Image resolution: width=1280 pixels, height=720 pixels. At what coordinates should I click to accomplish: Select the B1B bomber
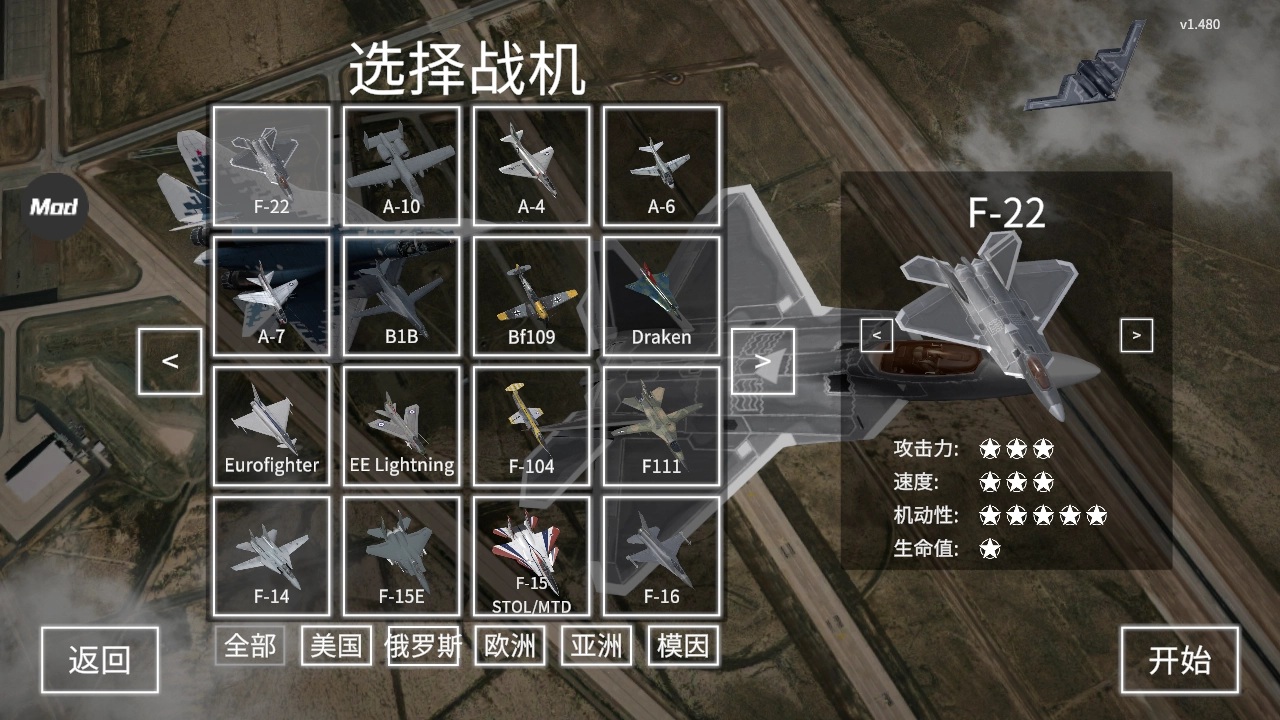click(x=400, y=295)
